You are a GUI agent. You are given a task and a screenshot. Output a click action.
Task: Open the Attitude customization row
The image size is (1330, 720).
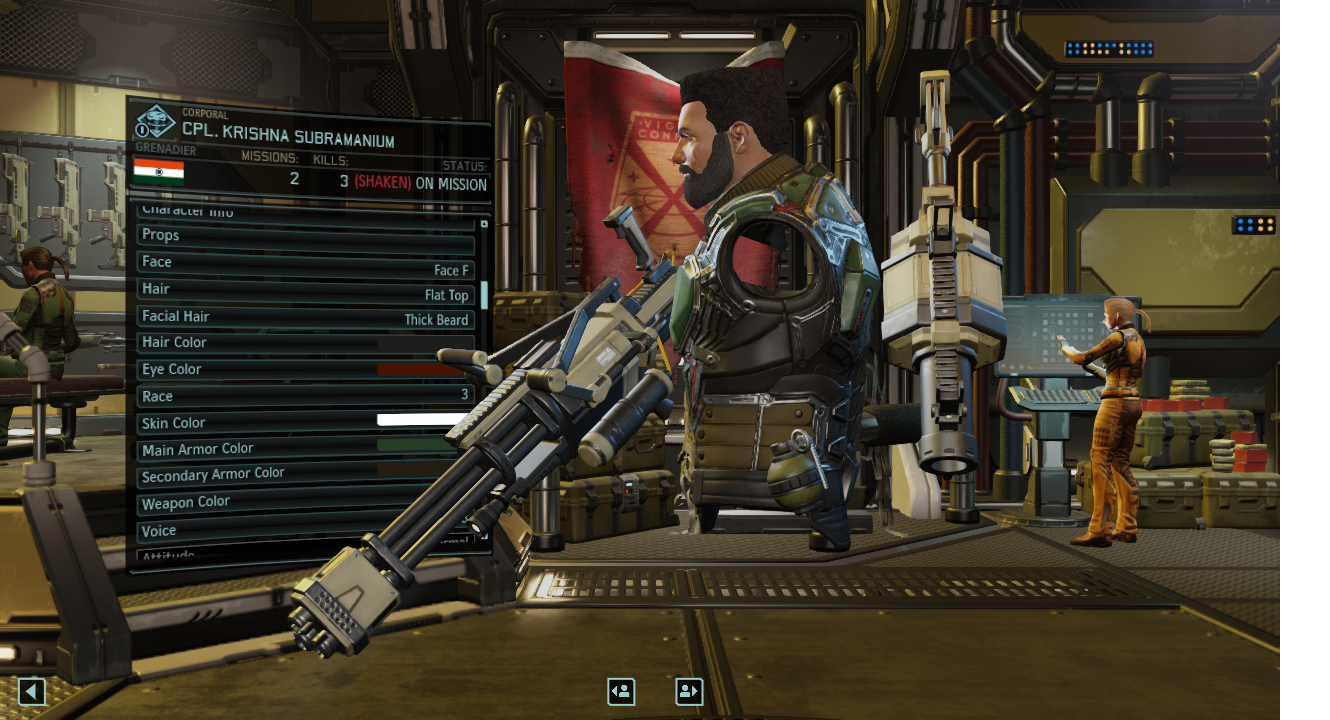pyautogui.click(x=300, y=554)
